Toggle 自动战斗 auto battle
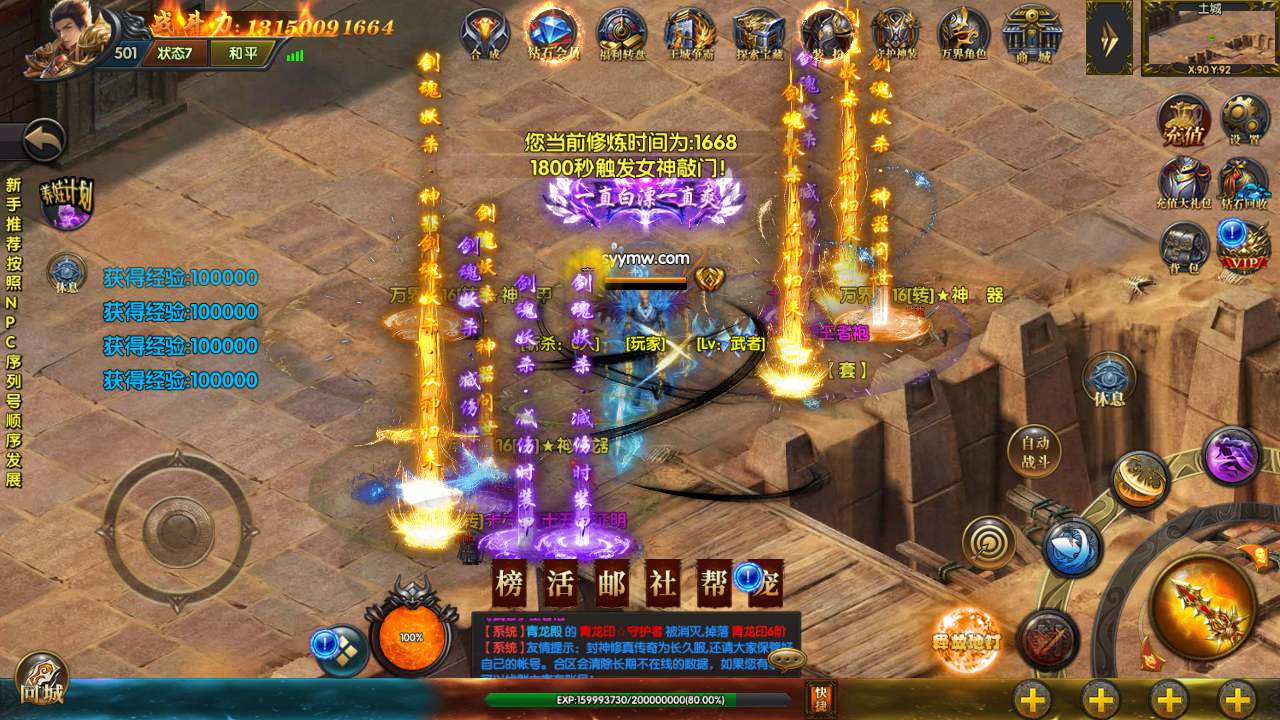The image size is (1280, 720). 1035,454
